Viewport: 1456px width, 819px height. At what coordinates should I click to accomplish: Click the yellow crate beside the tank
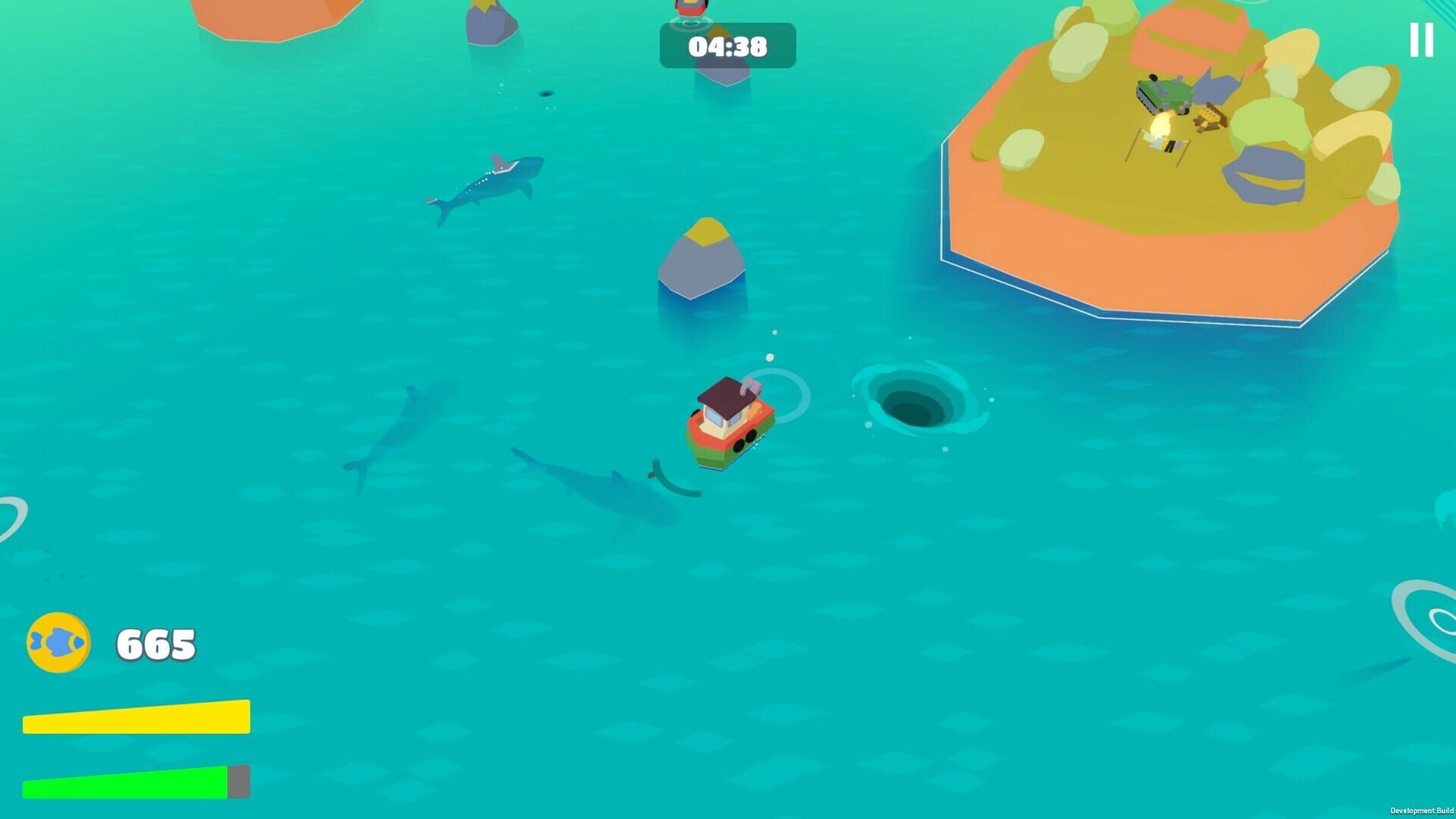pos(1211,115)
